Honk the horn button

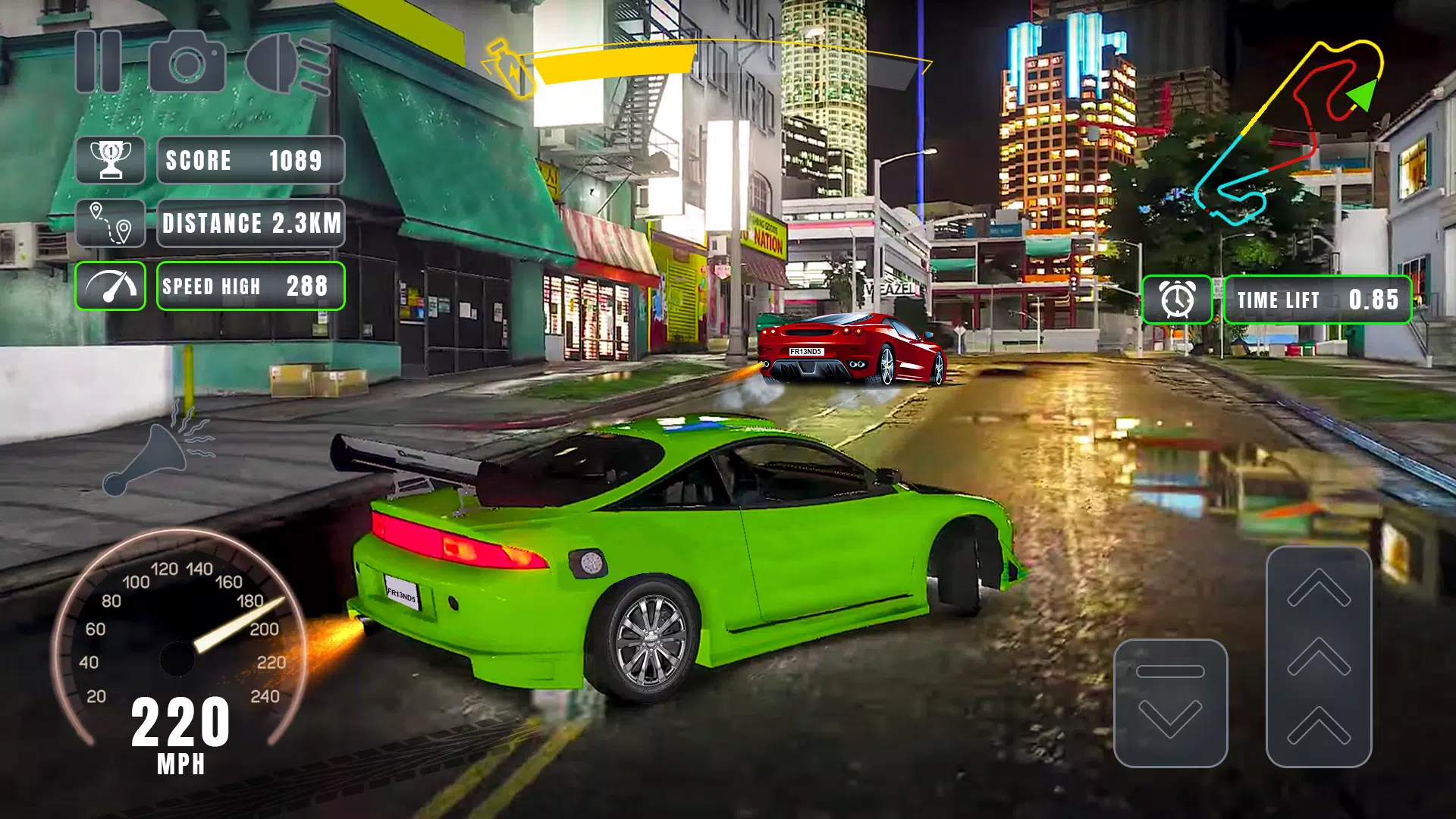click(x=159, y=452)
